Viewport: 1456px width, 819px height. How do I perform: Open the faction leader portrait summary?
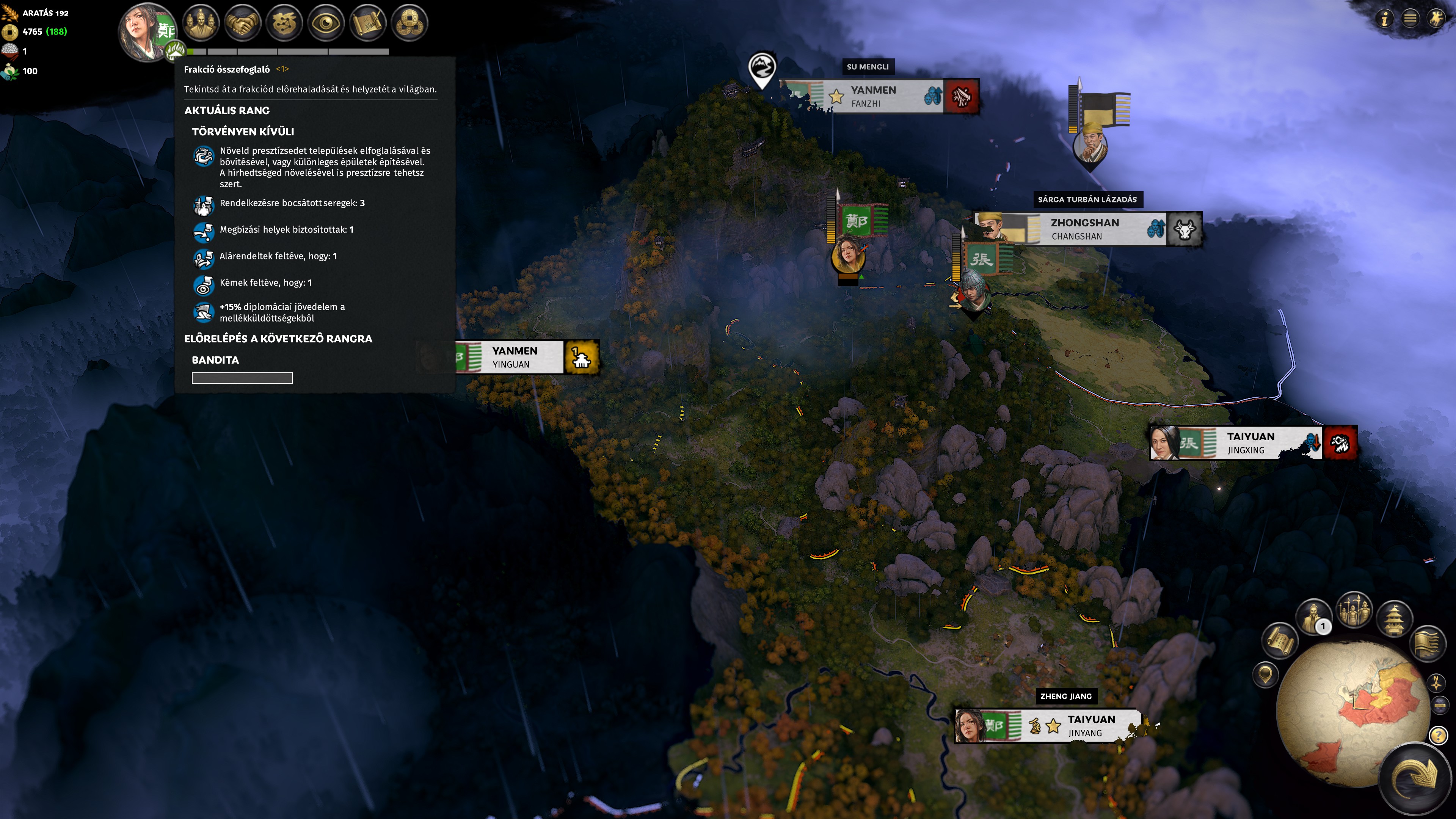point(146,30)
